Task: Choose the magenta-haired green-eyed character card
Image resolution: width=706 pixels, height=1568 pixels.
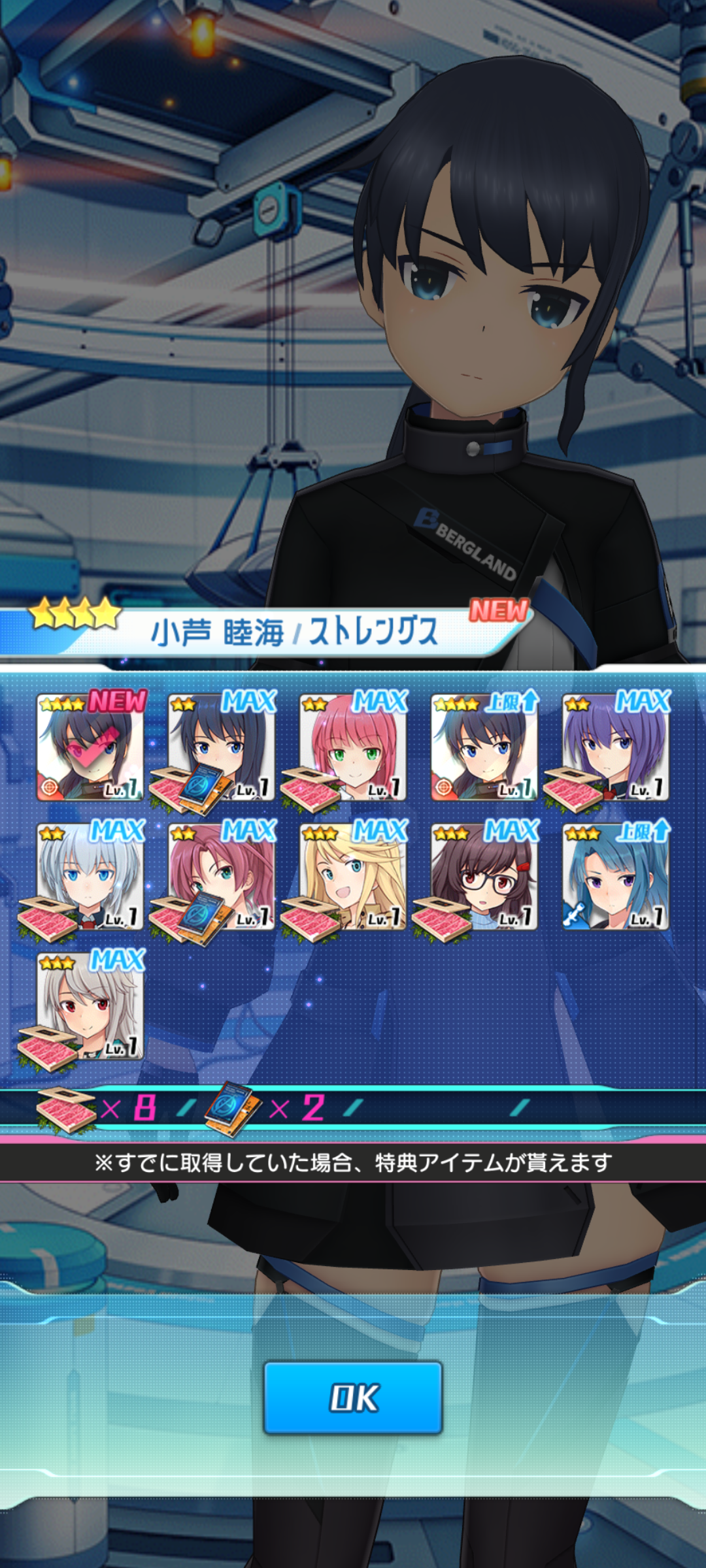Action: [221, 877]
